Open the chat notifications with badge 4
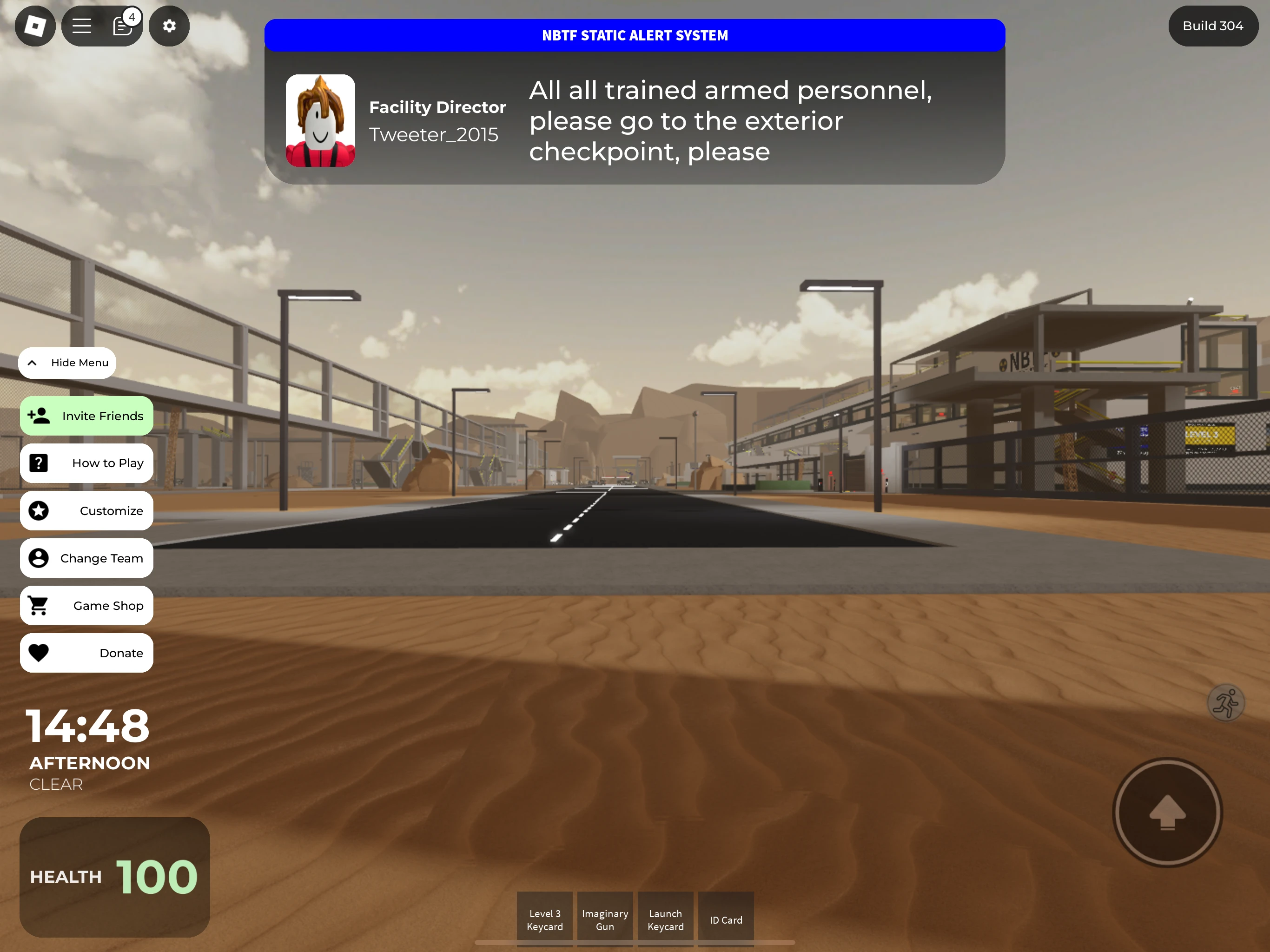 (x=122, y=26)
